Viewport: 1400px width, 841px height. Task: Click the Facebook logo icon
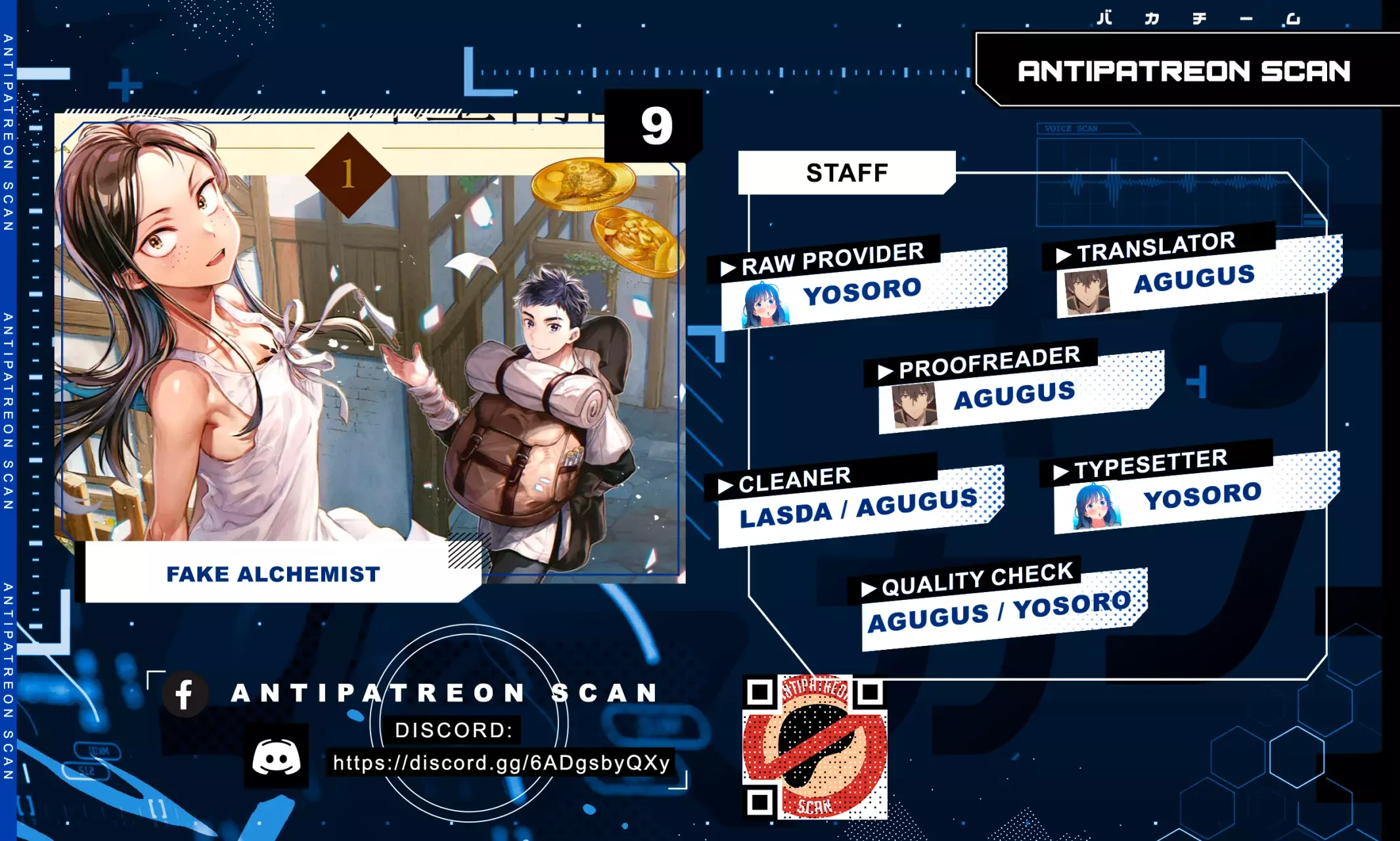click(185, 694)
